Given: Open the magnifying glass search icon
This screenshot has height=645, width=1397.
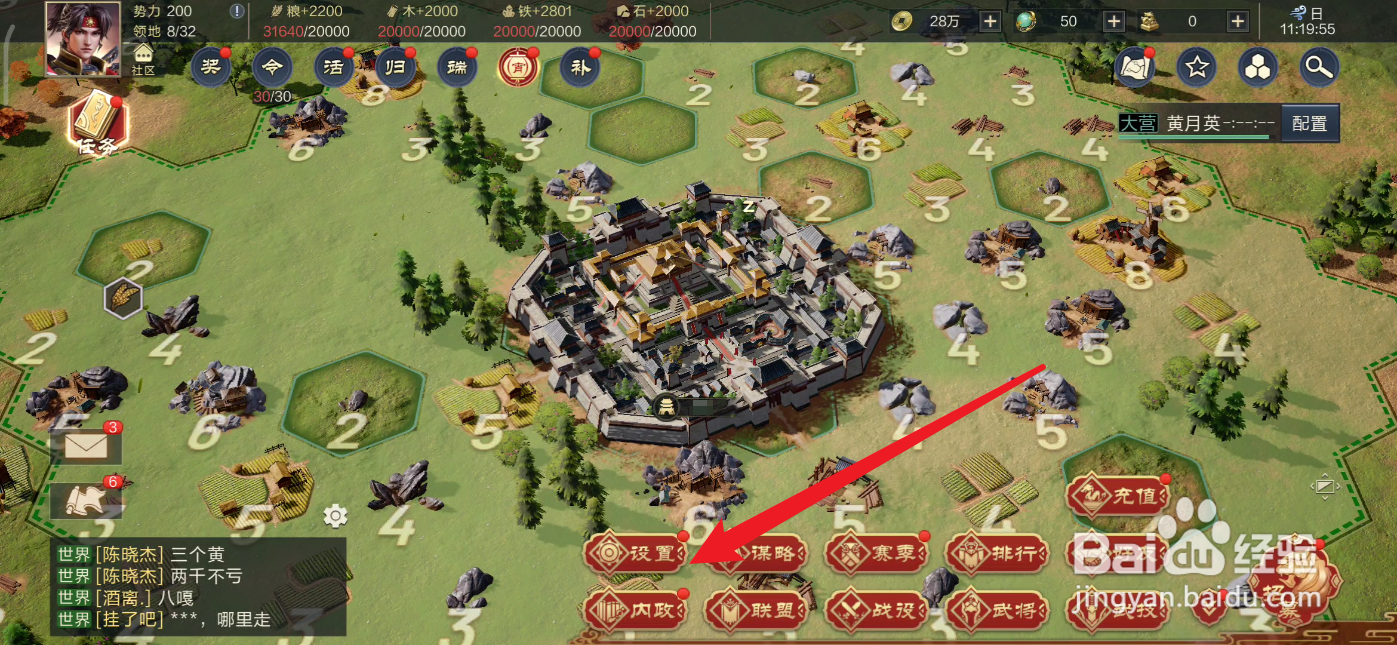Looking at the screenshot, I should 1319,67.
